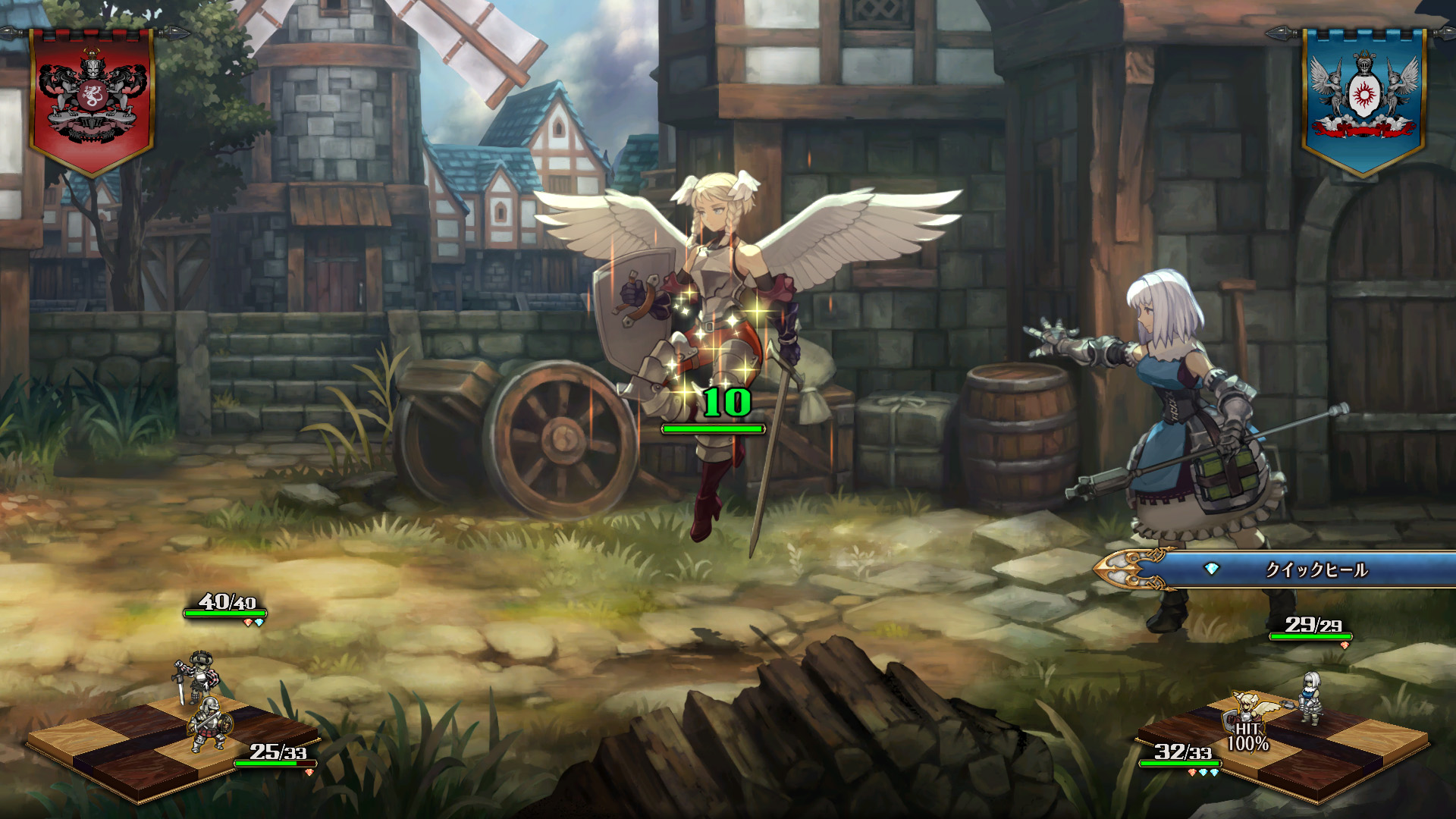Viewport: 1456px width, 819px height.
Task: Click the red gem under the 29/29 bar
Action: tap(1344, 645)
